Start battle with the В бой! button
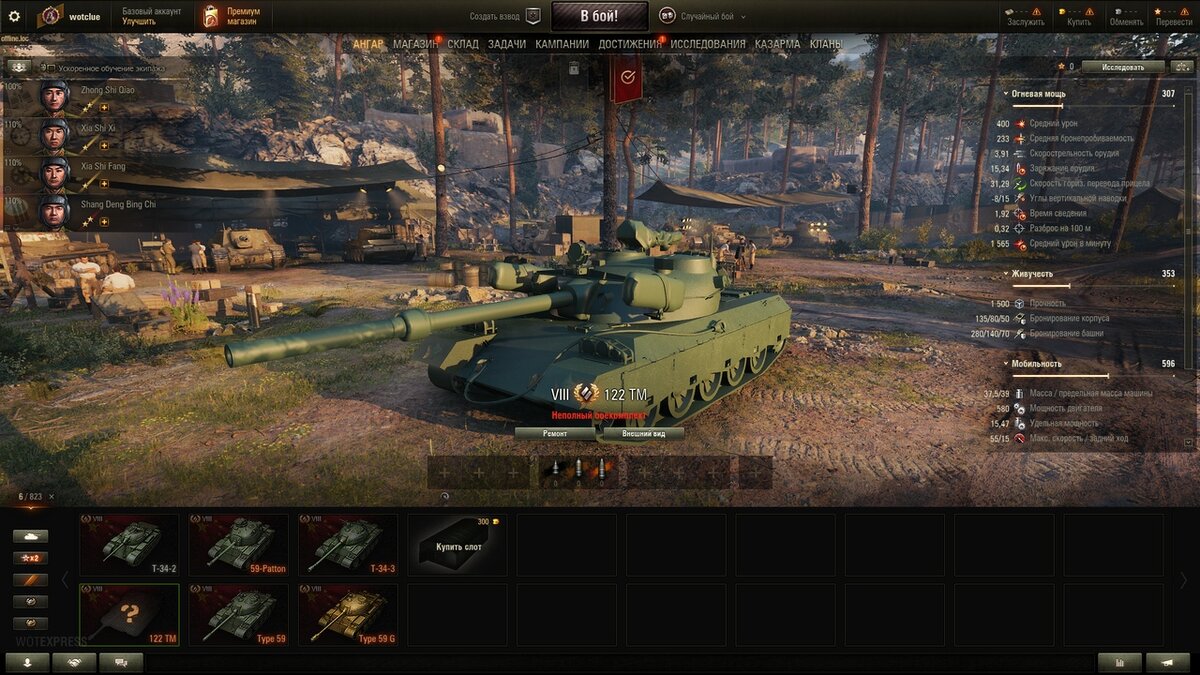Viewport: 1200px width, 675px height. click(599, 16)
